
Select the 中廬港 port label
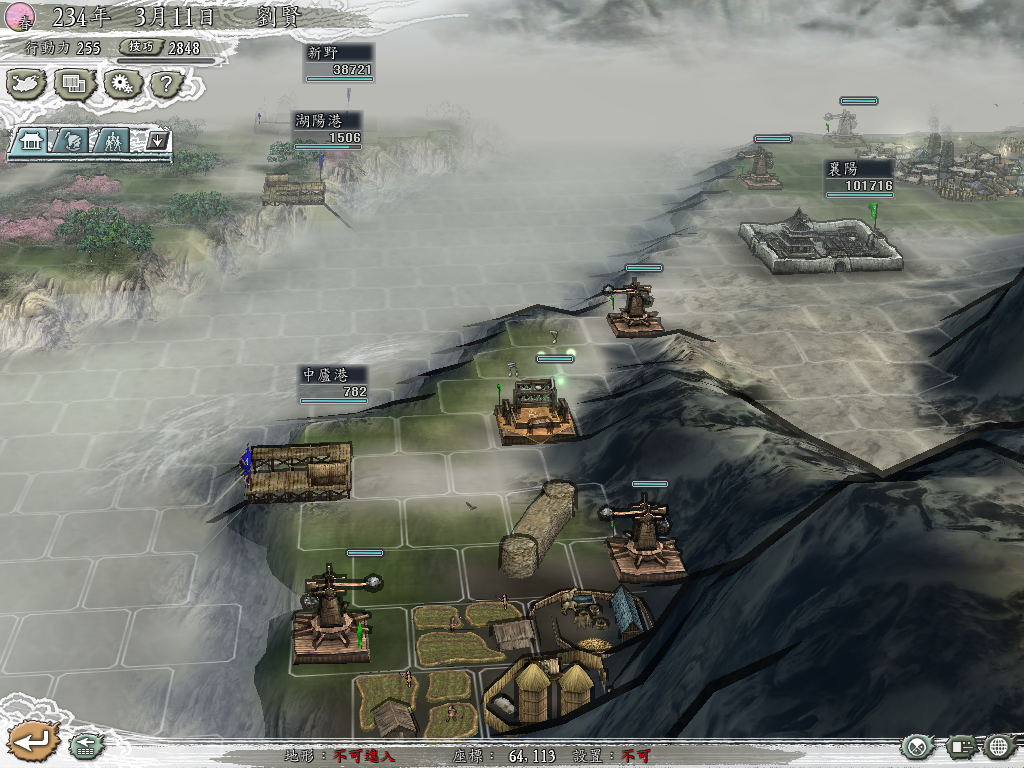pyautogui.click(x=333, y=383)
